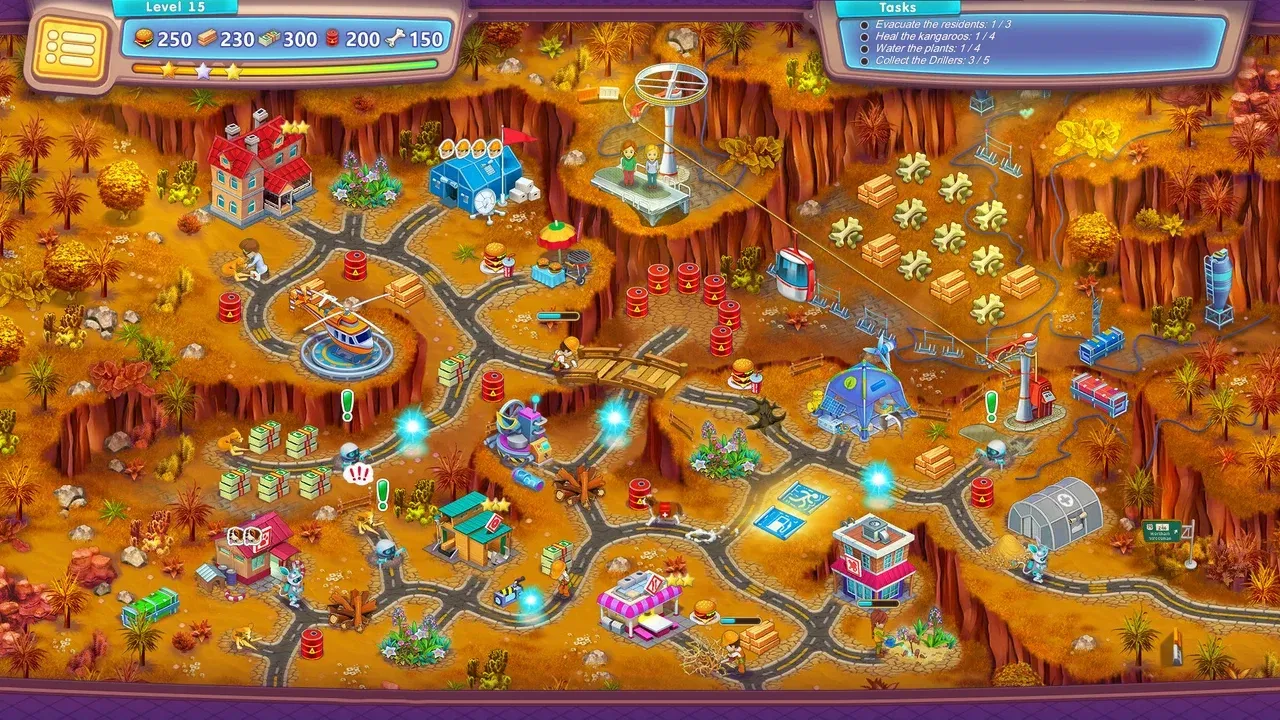Click the cable car crossing the canyon
The width and height of the screenshot is (1280, 720).
tap(795, 270)
